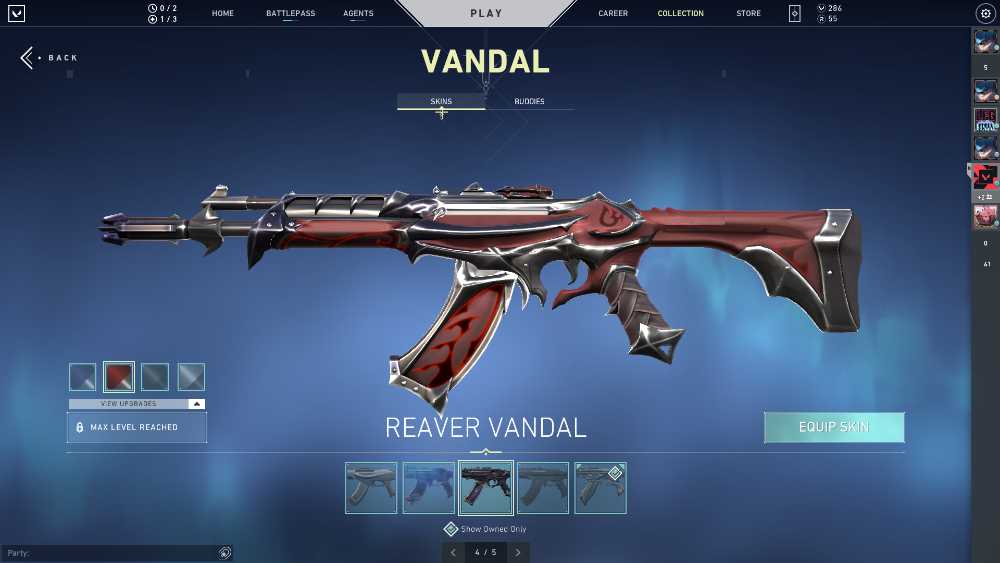This screenshot has width=1000, height=563.
Task: Open the Career page
Action: point(613,14)
